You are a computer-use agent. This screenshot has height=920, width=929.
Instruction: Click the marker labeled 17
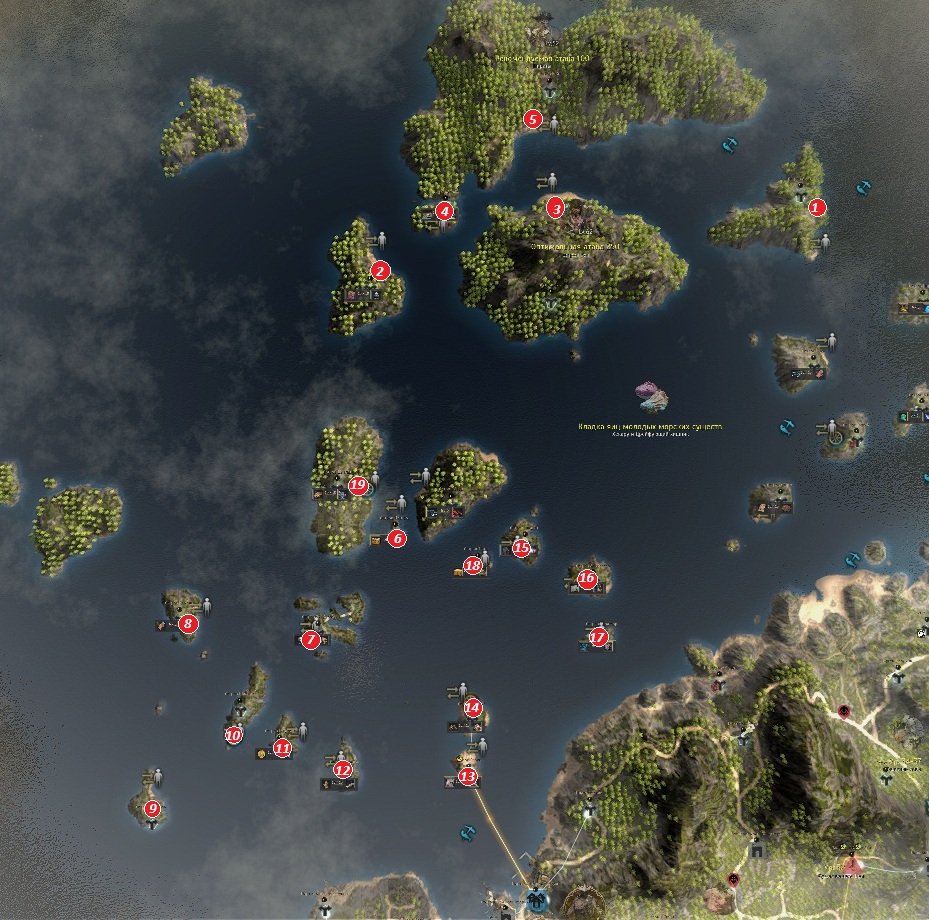598,637
